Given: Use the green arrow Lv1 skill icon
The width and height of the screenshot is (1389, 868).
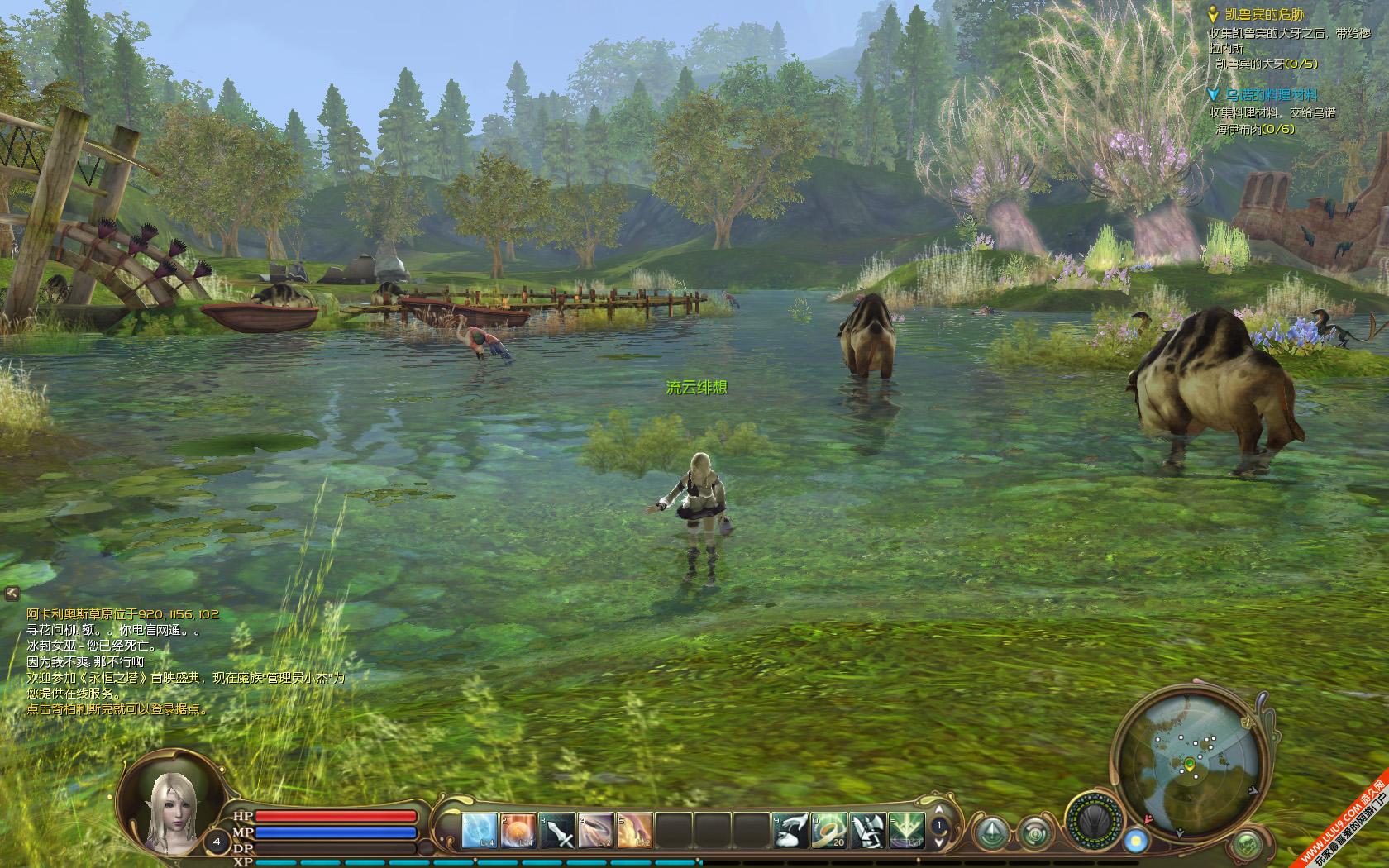Looking at the screenshot, I should pyautogui.click(x=906, y=831).
